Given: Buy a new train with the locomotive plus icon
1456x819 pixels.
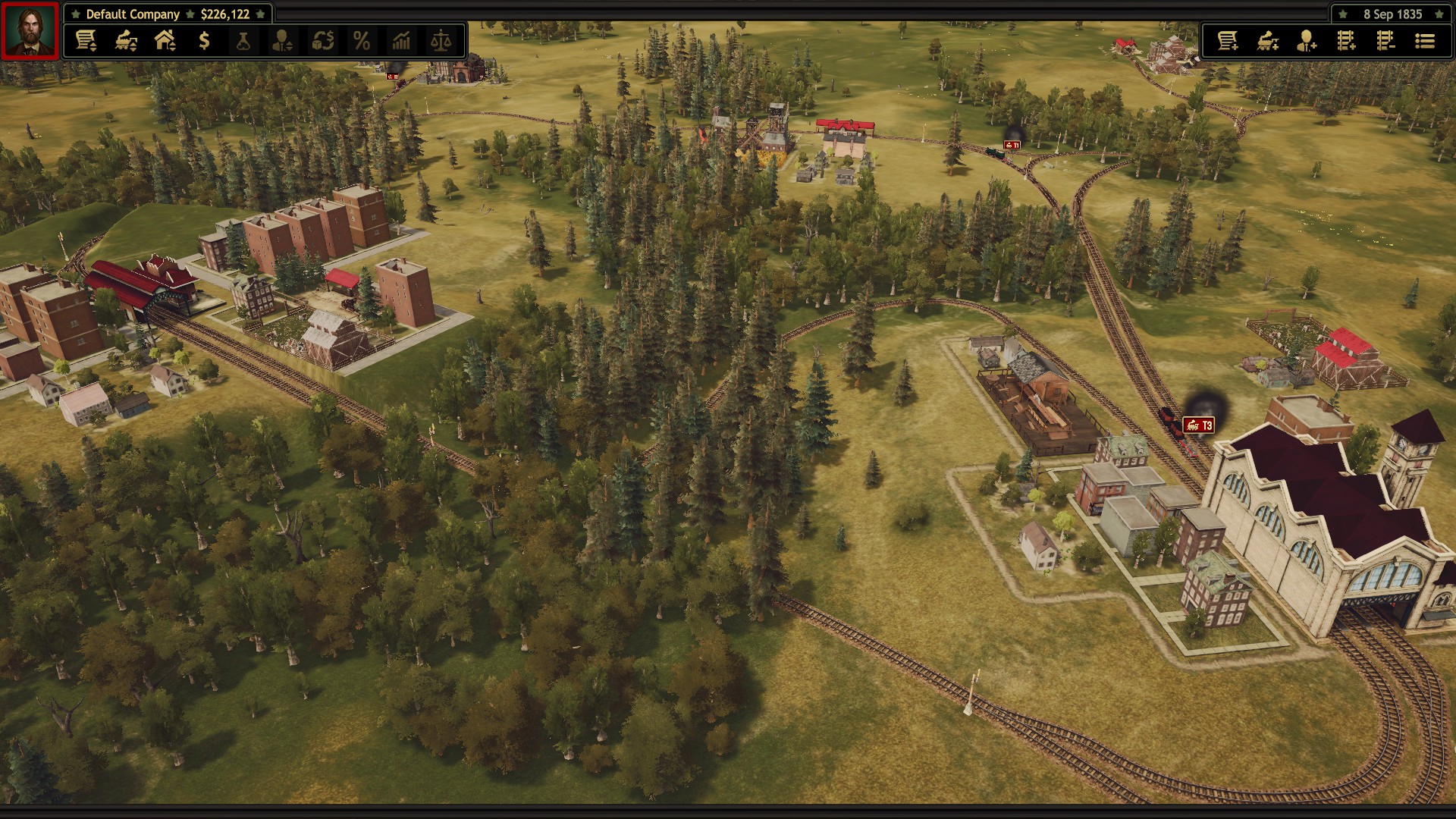Looking at the screenshot, I should [x=1267, y=41].
